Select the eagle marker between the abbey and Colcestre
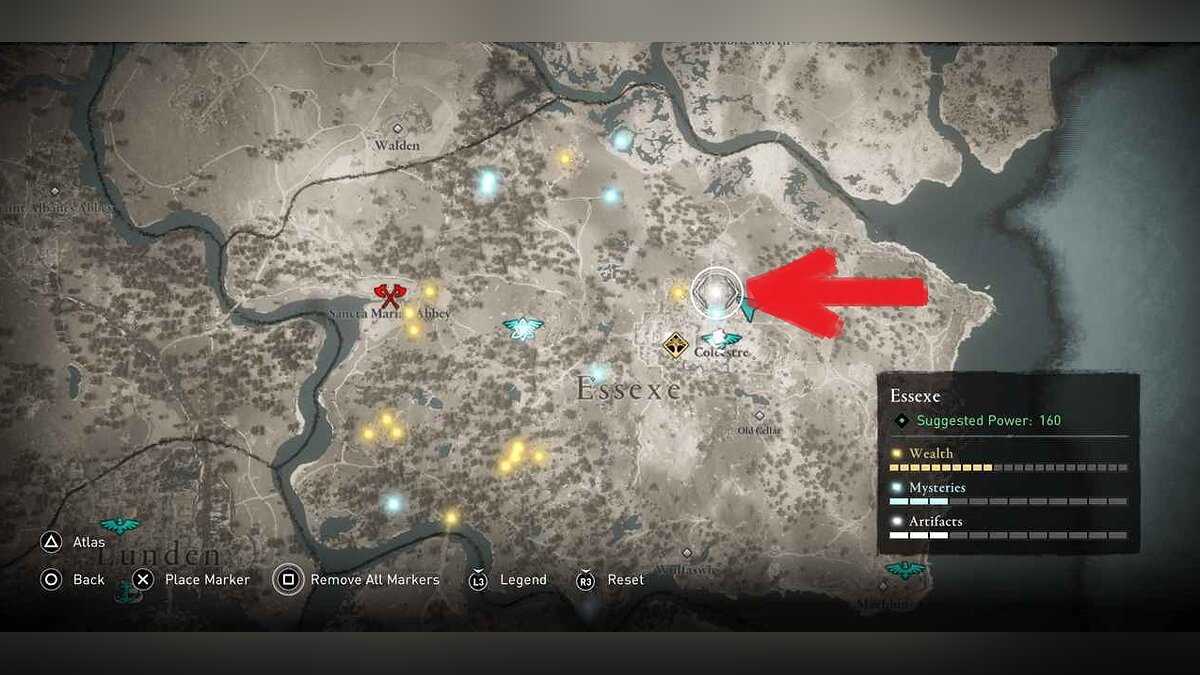 click(x=522, y=327)
